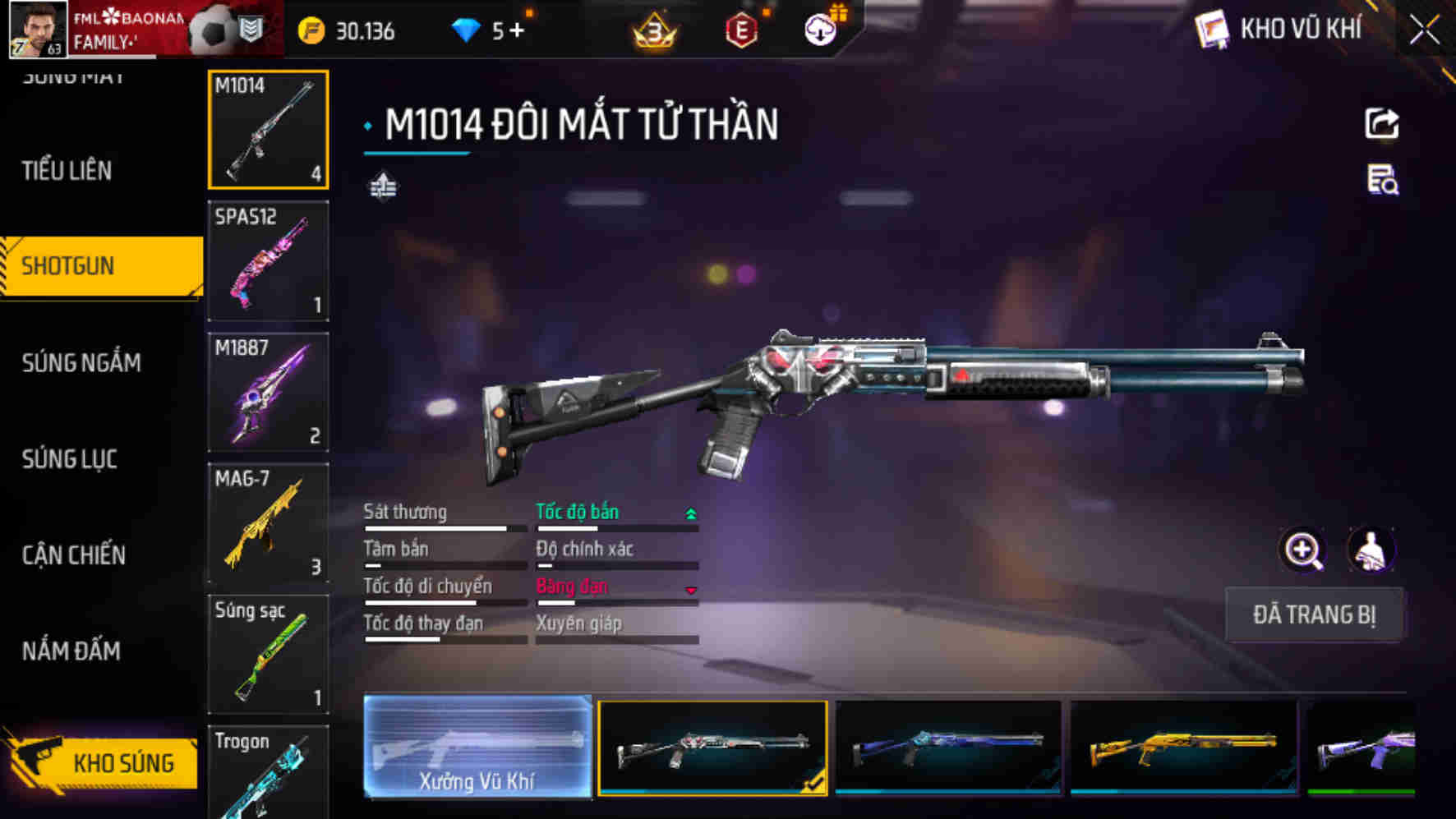Viewport: 1456px width, 819px height.
Task: Zoom in with the magnifier icon
Action: coord(1303,550)
